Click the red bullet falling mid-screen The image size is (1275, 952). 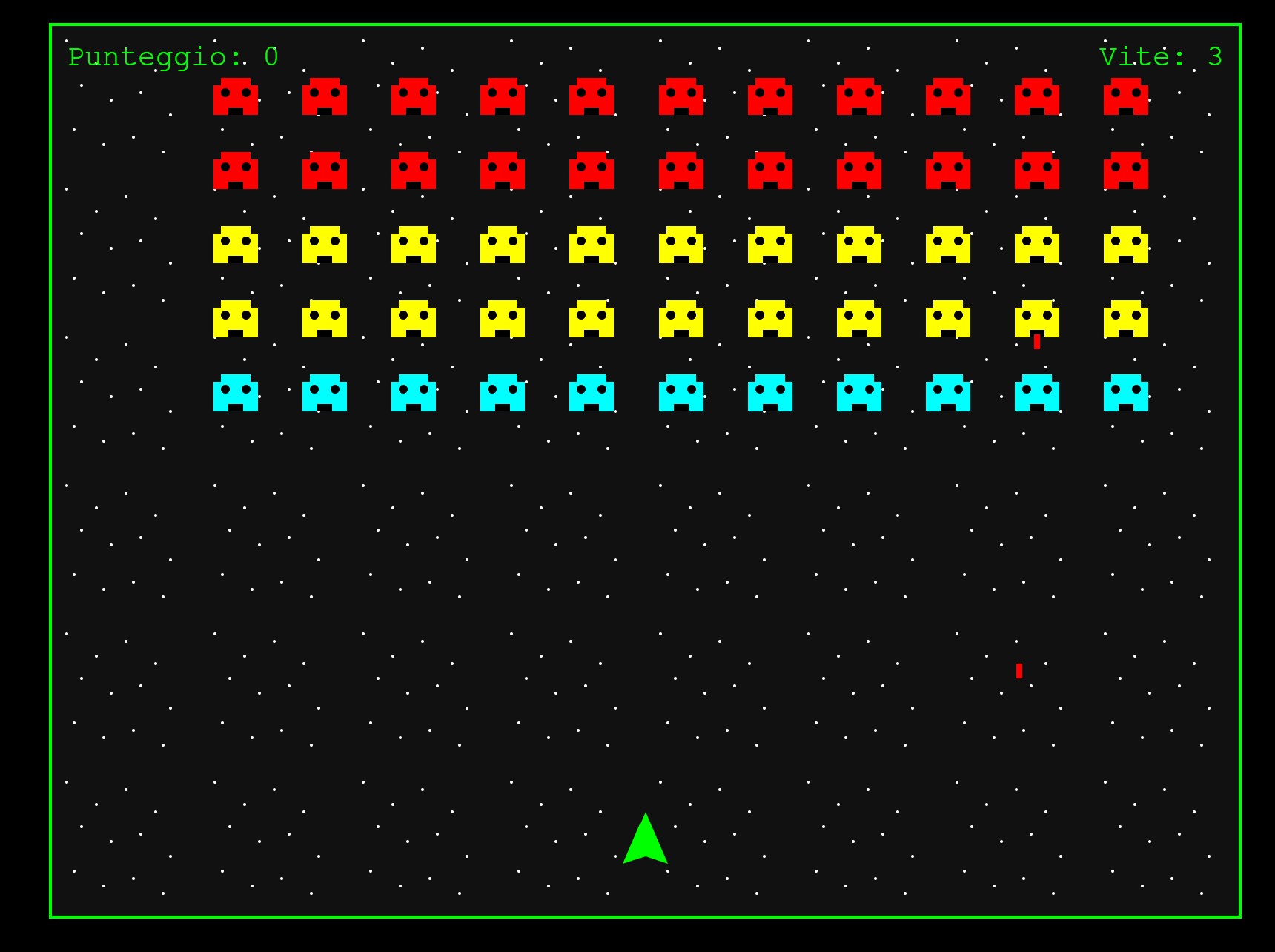point(1021,671)
